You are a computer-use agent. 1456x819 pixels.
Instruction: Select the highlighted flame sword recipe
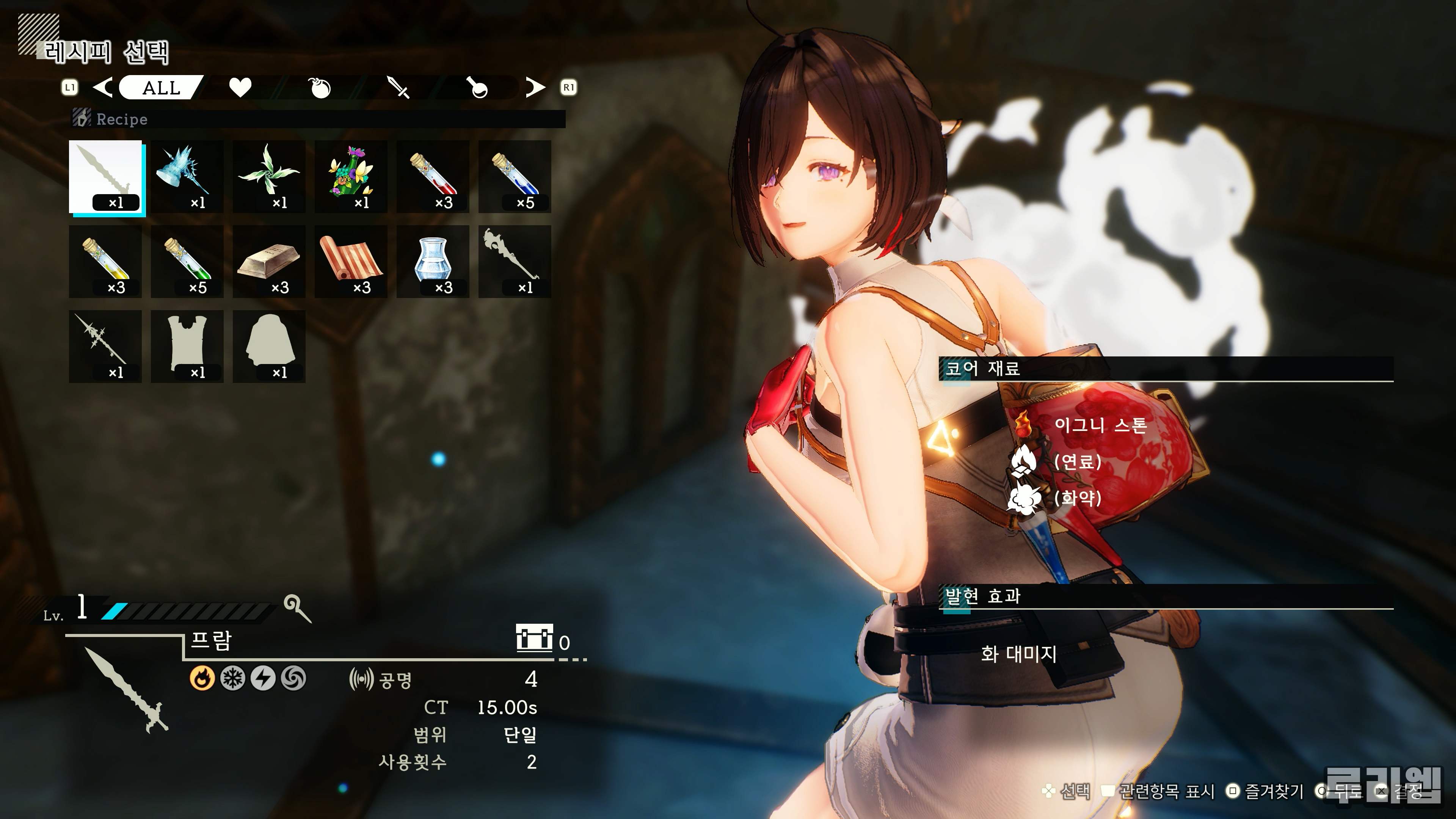(106, 176)
